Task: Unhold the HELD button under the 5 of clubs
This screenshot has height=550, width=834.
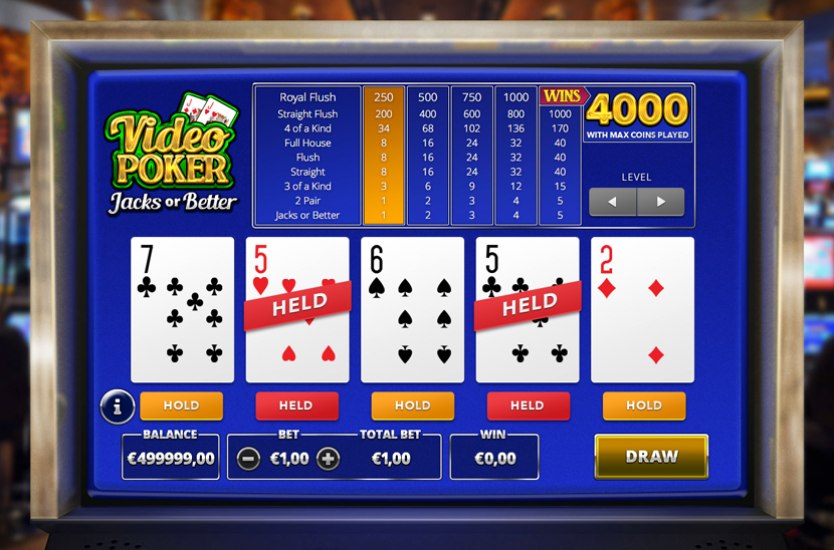Action: 528,405
